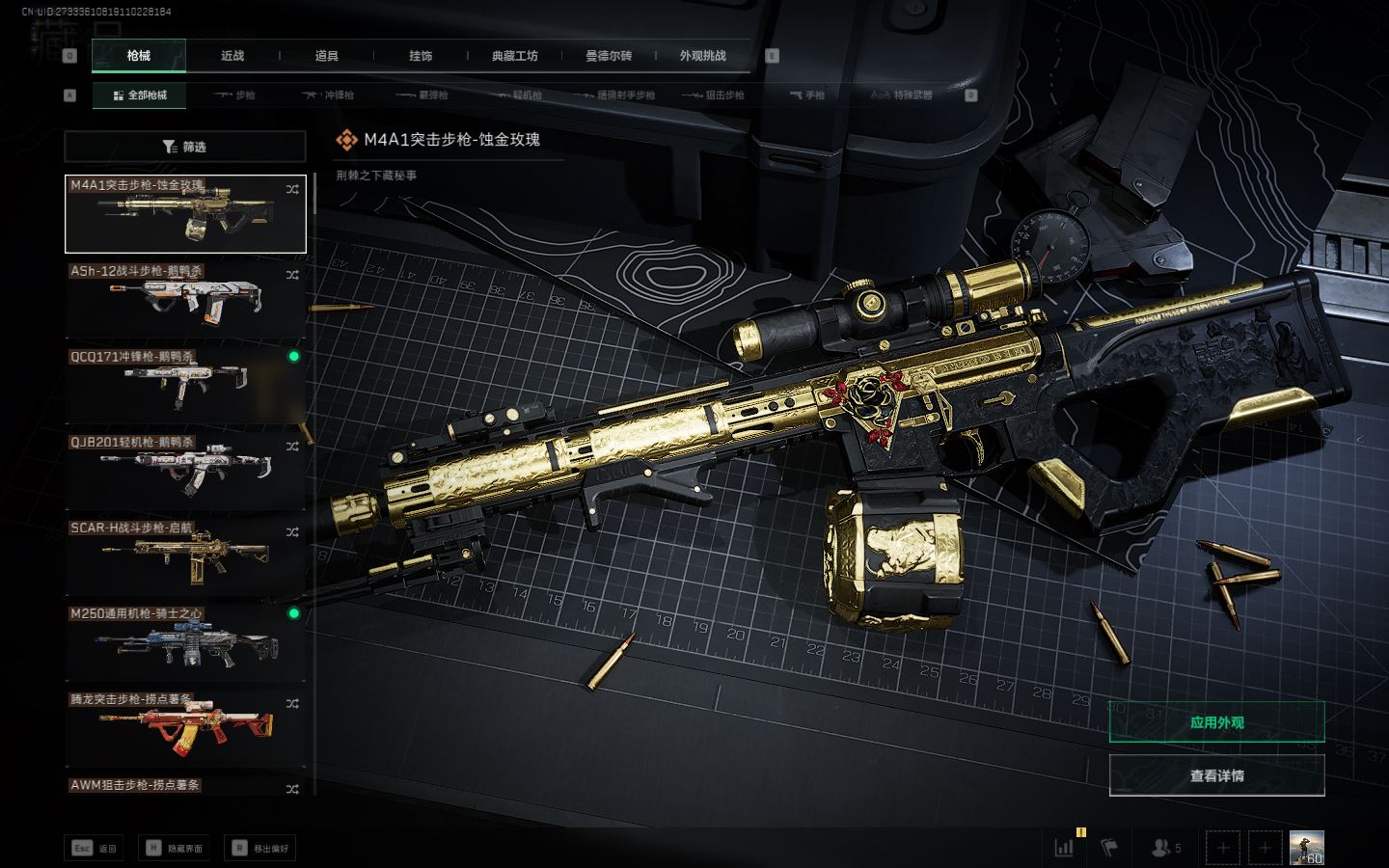Select the 挂饰 charms tab
The width and height of the screenshot is (1389, 868).
(421, 56)
